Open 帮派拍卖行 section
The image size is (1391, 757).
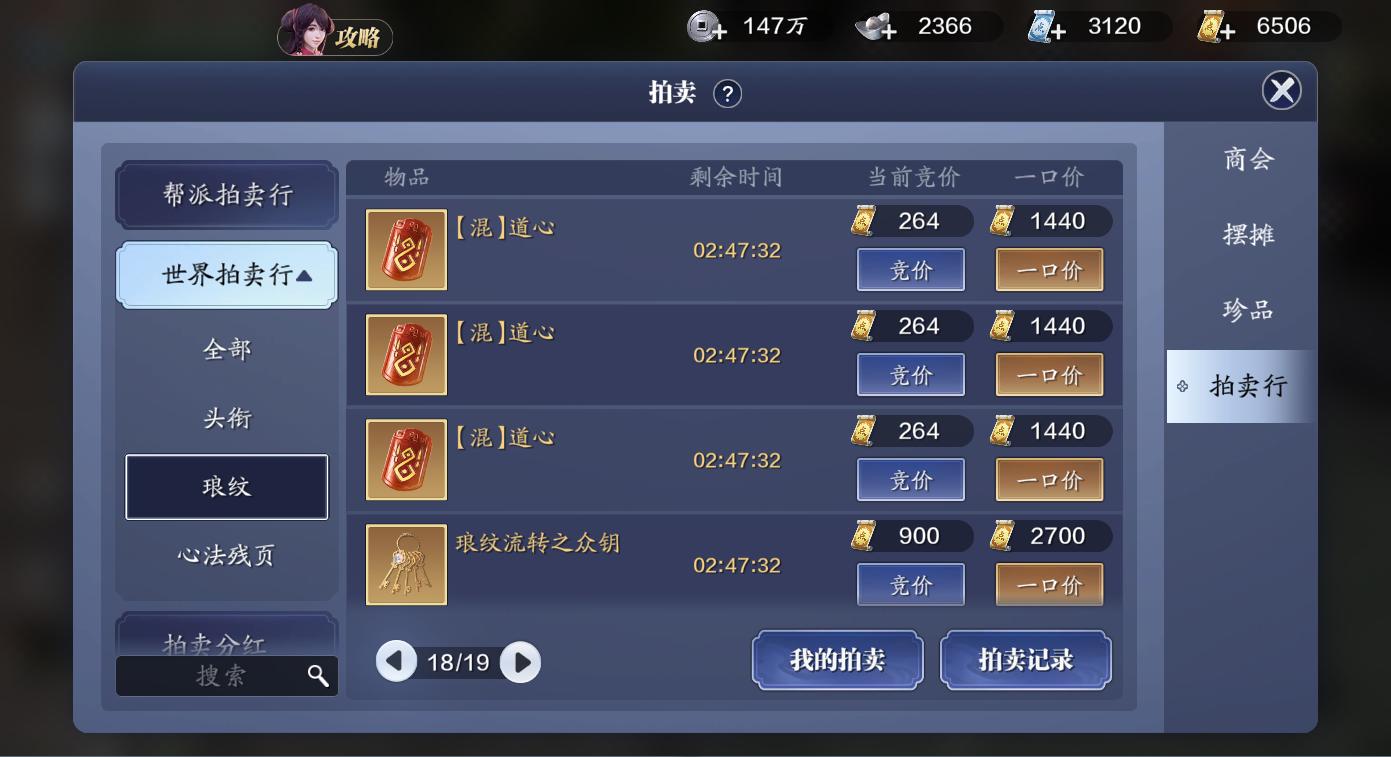tap(227, 195)
